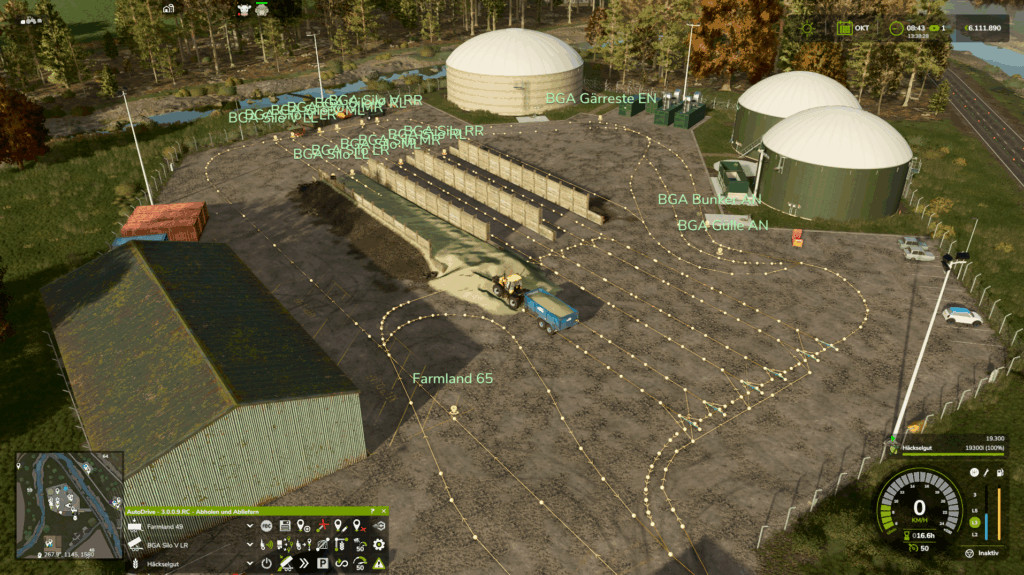Start AutoDrive route recording with rec button
The height and width of the screenshot is (575, 1024).
point(267,526)
